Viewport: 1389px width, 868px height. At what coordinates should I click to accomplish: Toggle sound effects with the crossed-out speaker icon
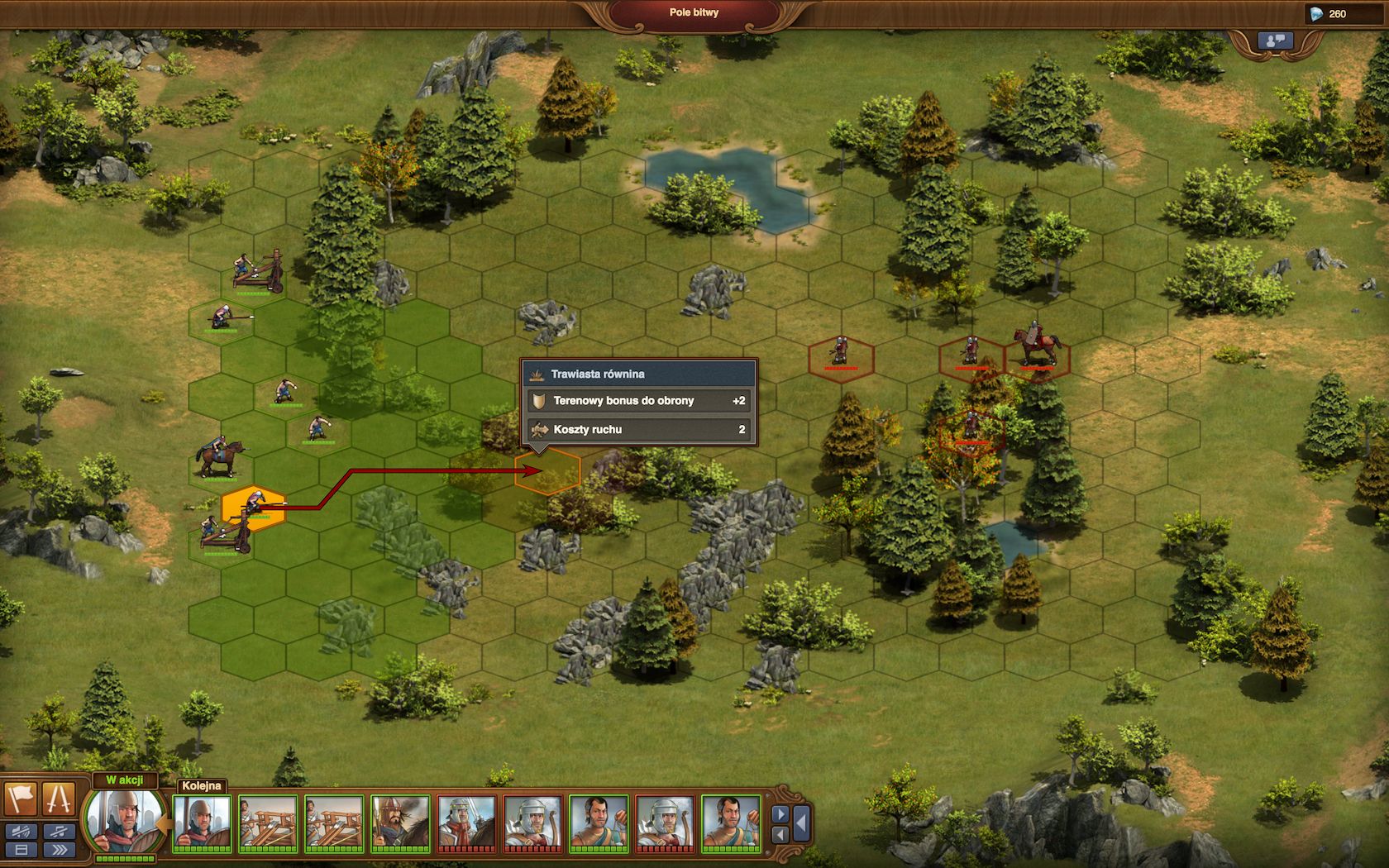(x=21, y=832)
